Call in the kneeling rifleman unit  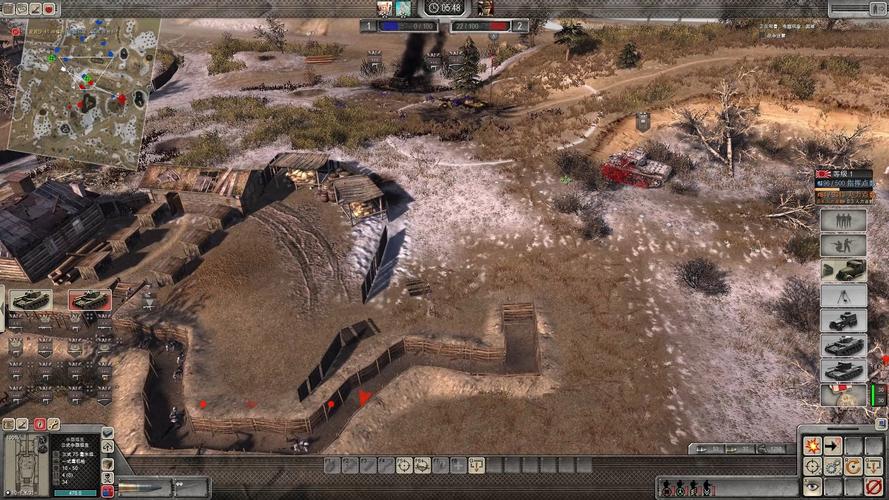pos(843,245)
